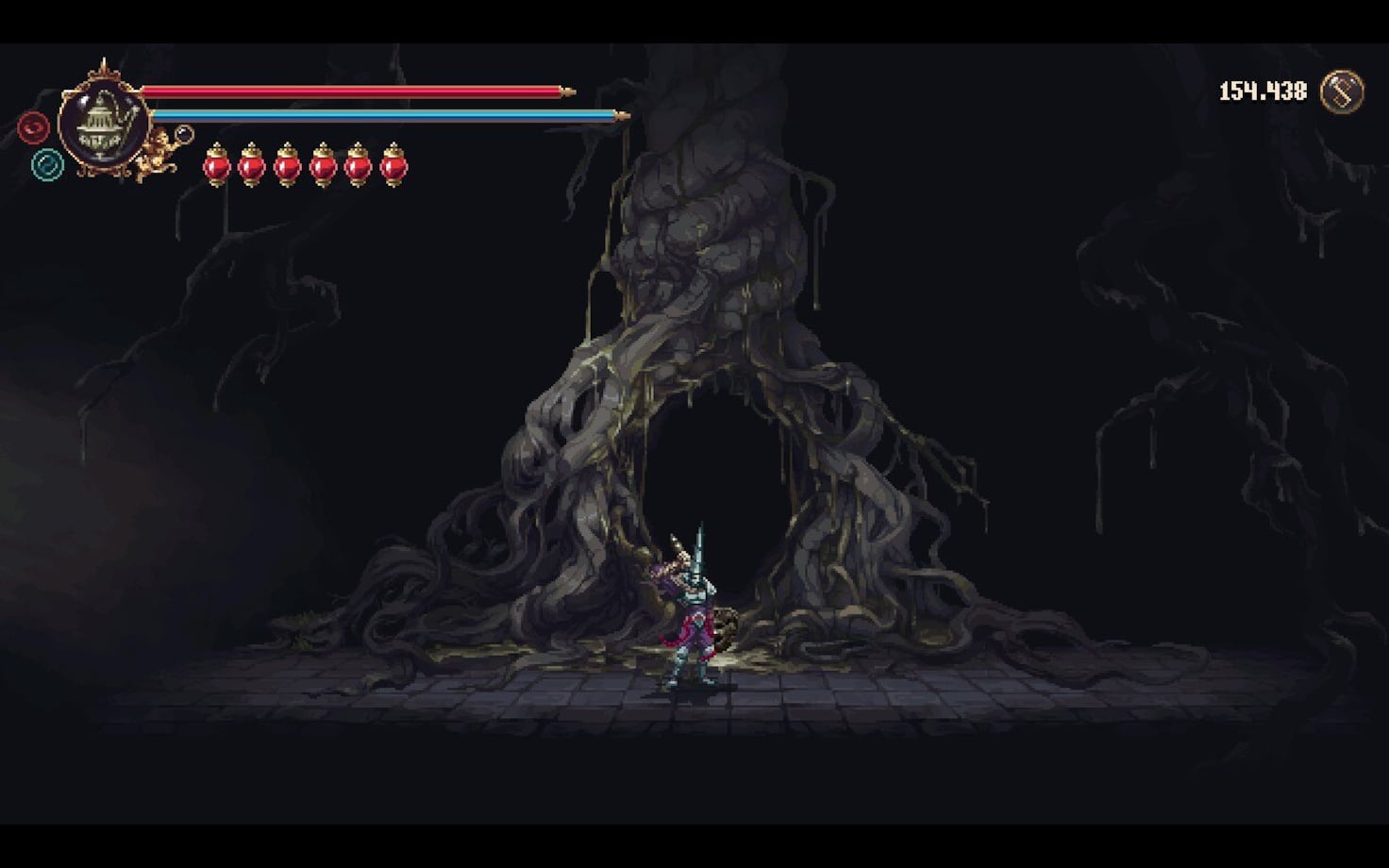Click the Tears of Atonement coin icon top-right
This screenshot has width=1389, height=868.
(x=1344, y=92)
